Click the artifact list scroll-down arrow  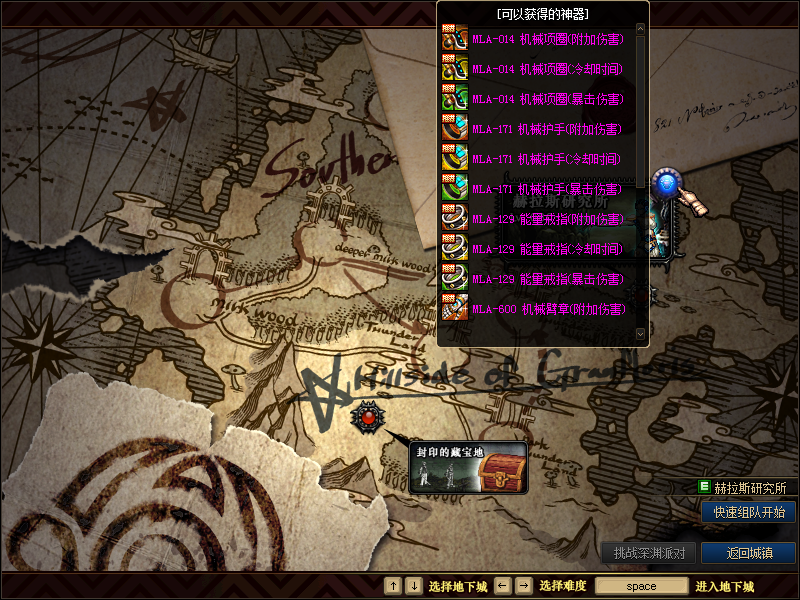point(641,333)
